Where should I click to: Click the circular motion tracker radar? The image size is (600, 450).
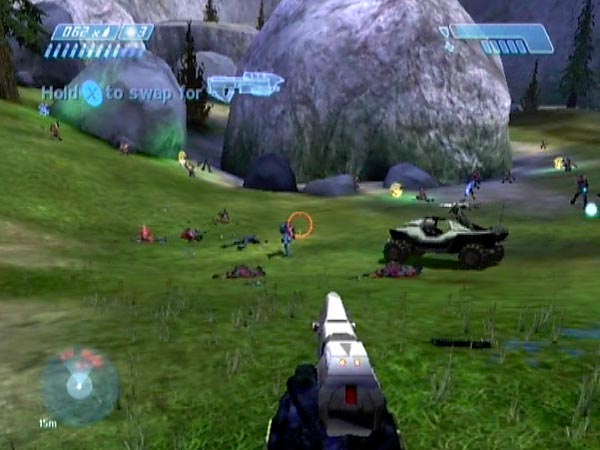click(x=79, y=384)
